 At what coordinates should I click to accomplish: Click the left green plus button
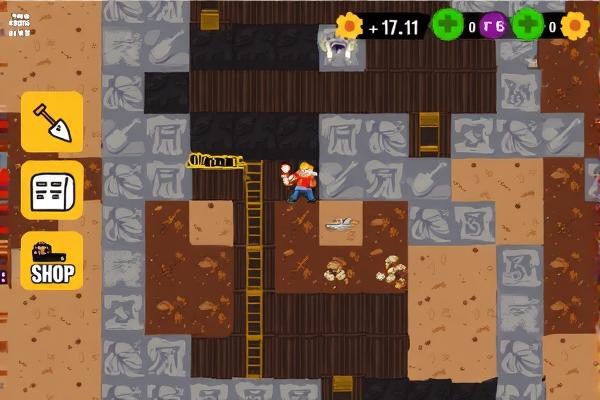(x=446, y=25)
